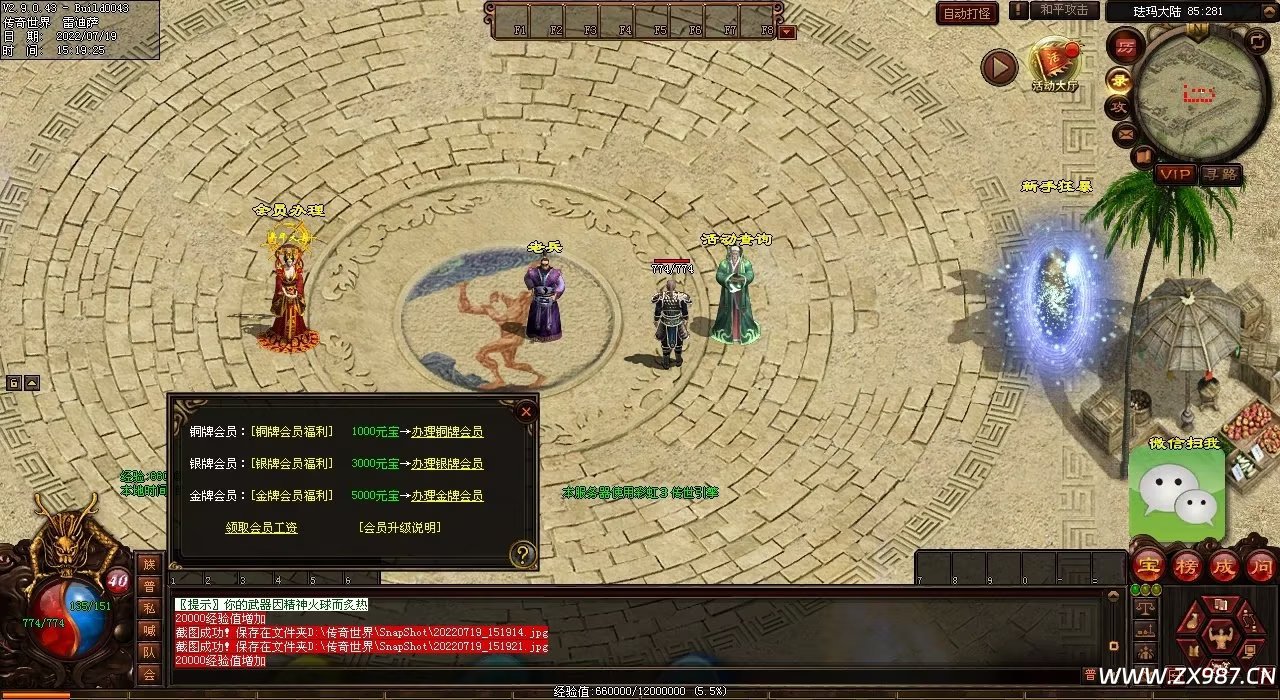Open the 成 achievements button

pos(1223,566)
